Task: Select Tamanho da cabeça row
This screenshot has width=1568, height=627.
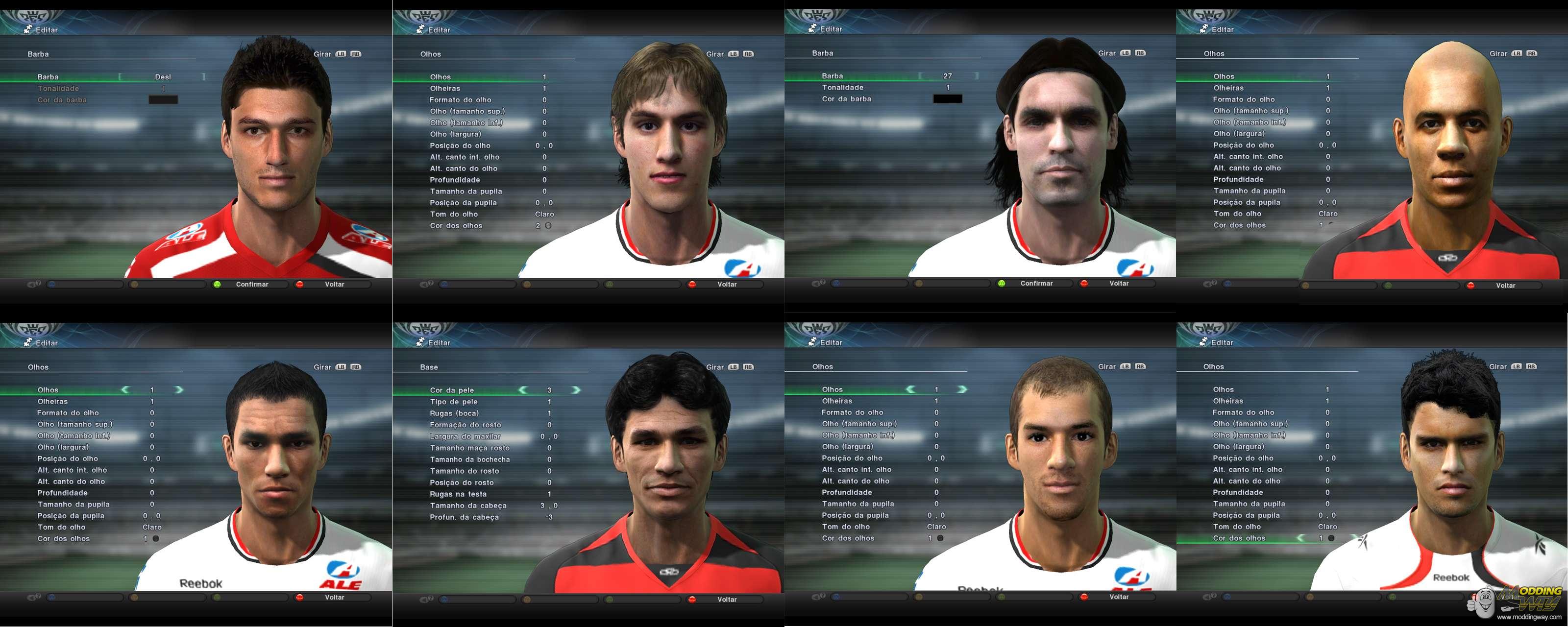Action: (x=467, y=506)
